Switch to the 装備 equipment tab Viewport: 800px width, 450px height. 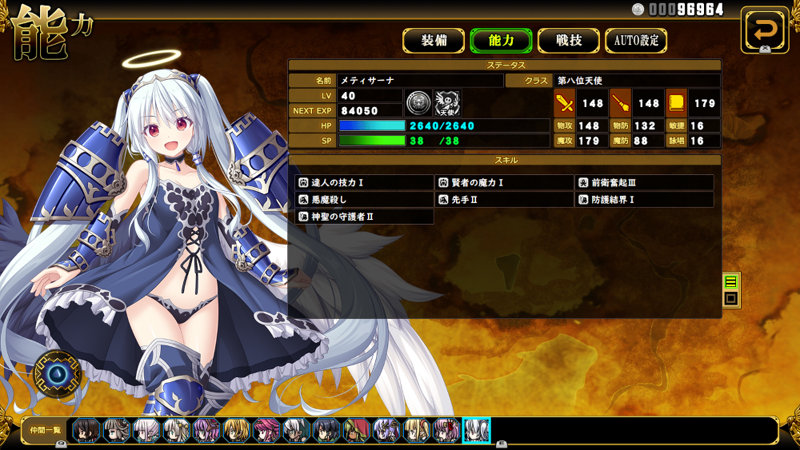coord(433,41)
